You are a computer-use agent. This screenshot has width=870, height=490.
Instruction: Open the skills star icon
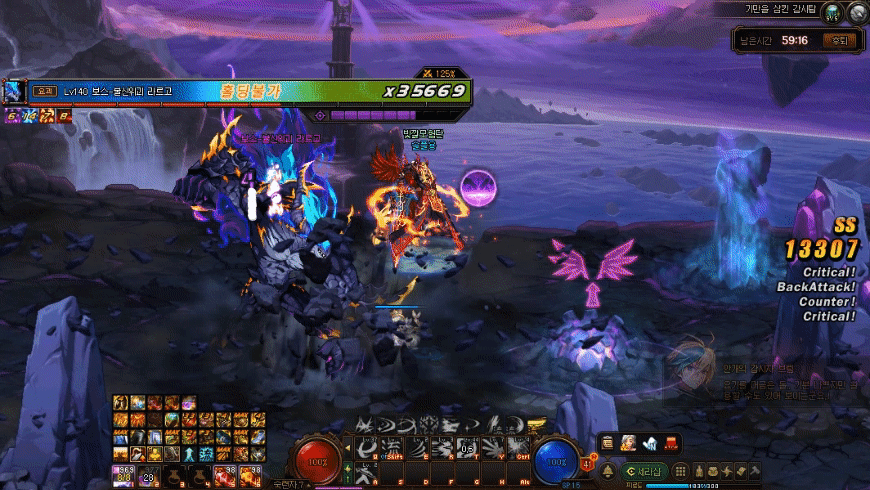point(726,470)
